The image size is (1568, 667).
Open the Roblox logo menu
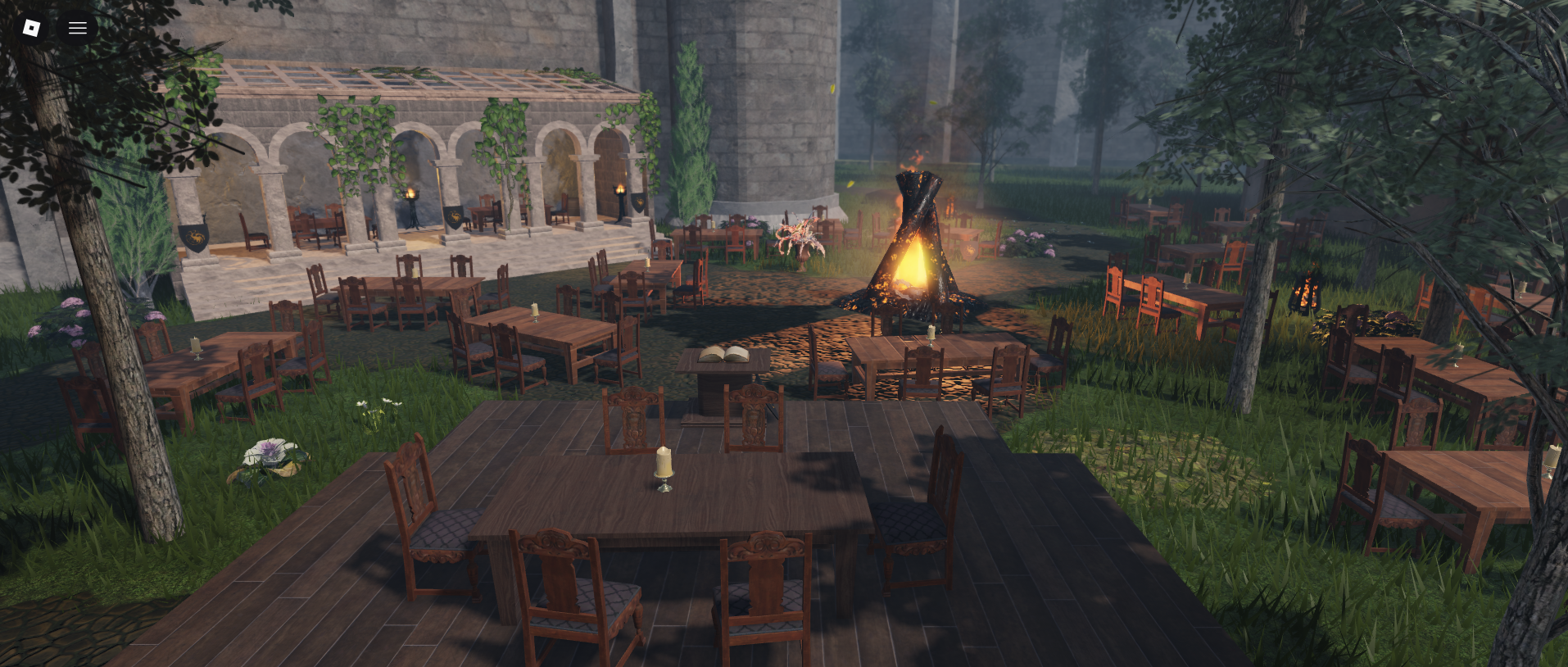(x=31, y=28)
